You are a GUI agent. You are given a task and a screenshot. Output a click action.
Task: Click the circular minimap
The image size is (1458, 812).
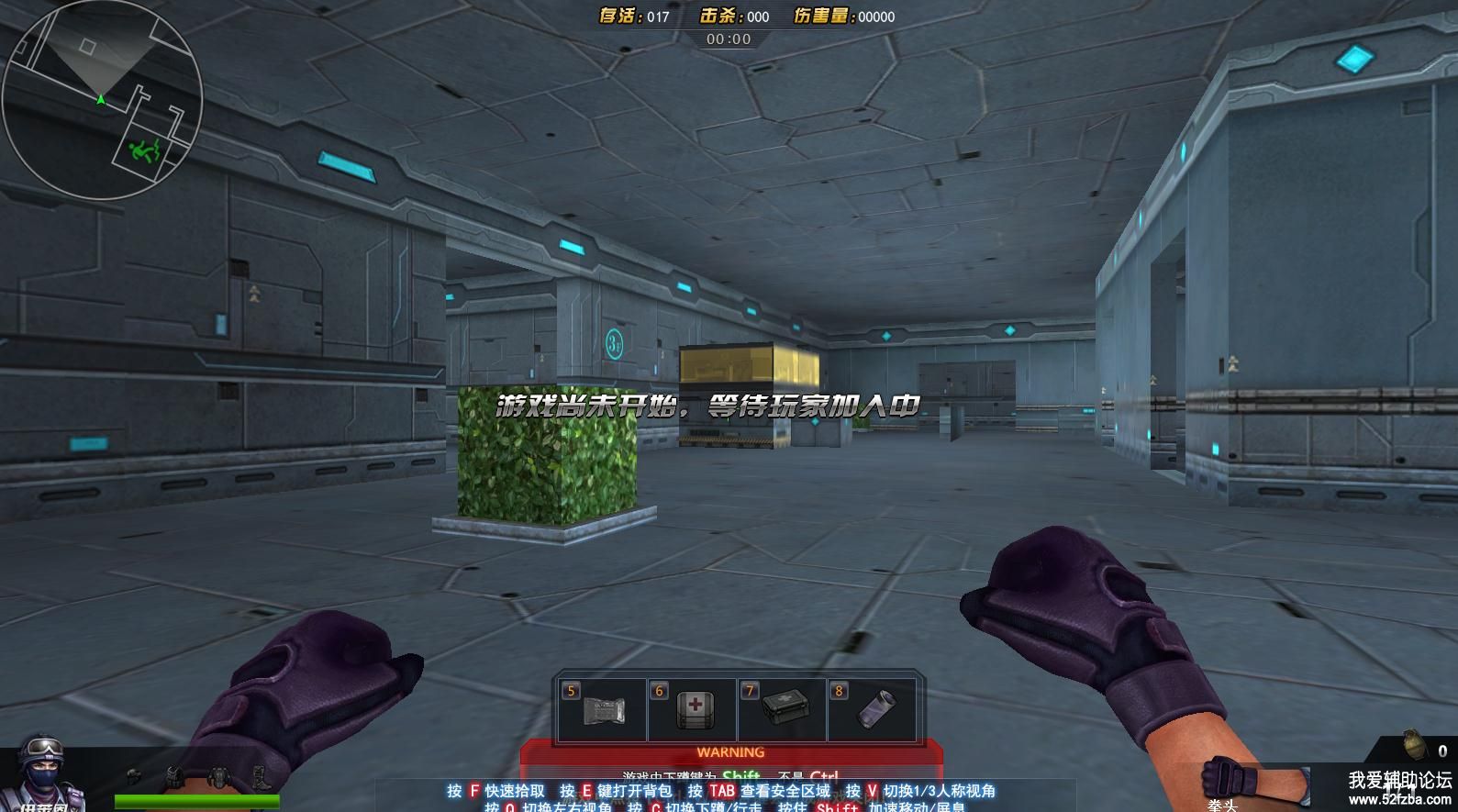click(102, 99)
